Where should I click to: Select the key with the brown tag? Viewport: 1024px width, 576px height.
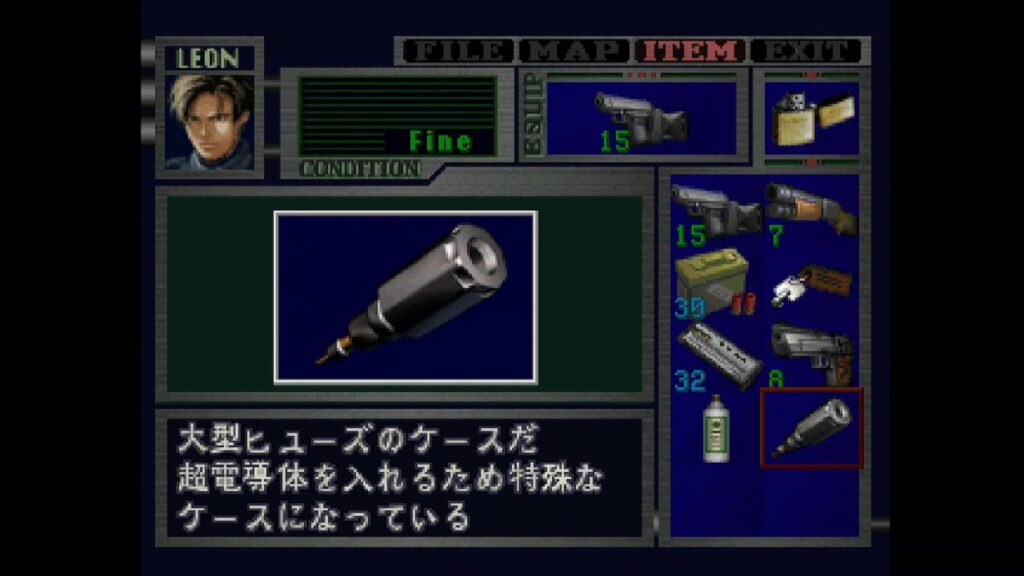pyautogui.click(x=811, y=283)
